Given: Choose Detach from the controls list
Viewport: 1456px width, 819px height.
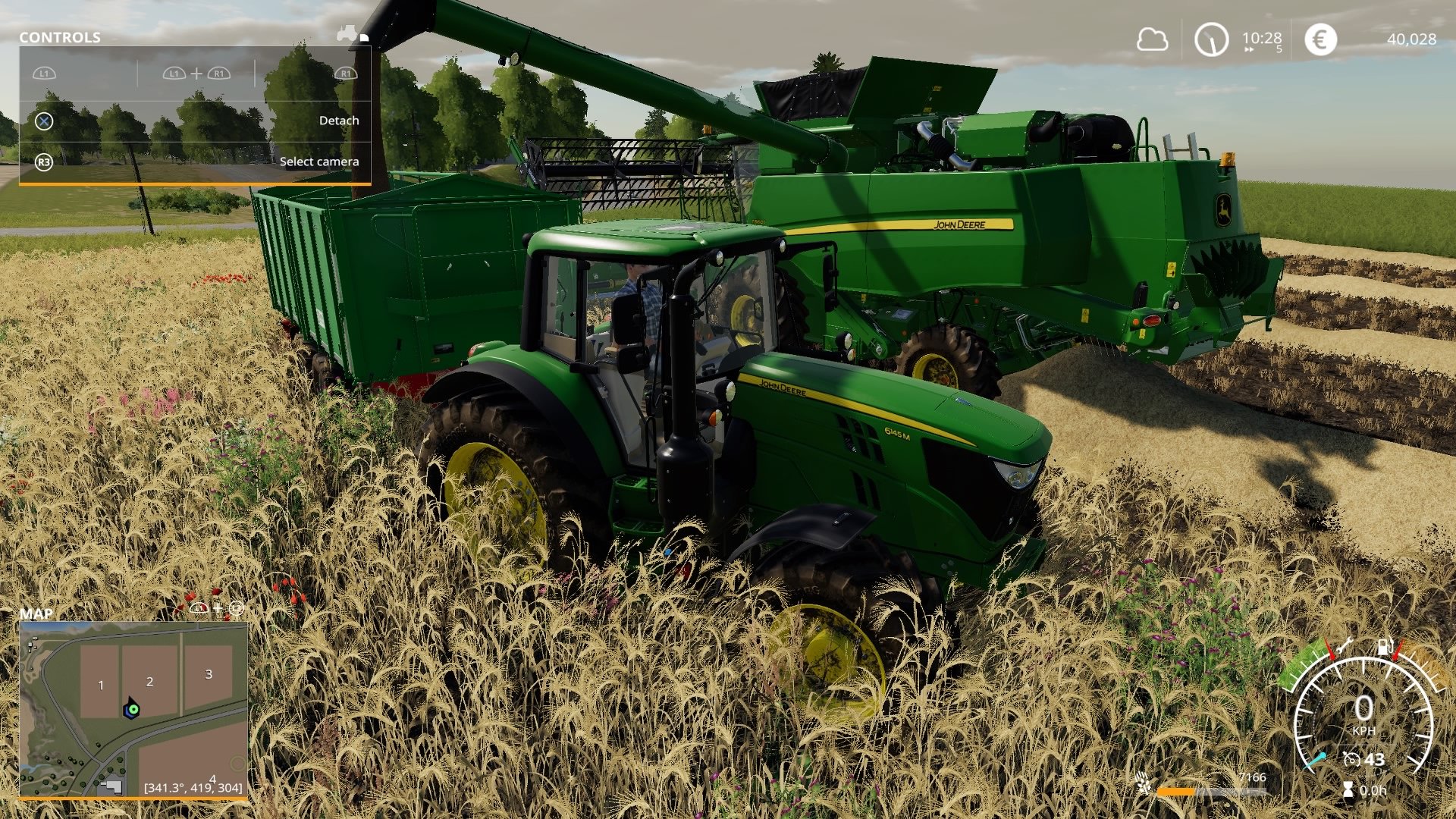Looking at the screenshot, I should (339, 120).
